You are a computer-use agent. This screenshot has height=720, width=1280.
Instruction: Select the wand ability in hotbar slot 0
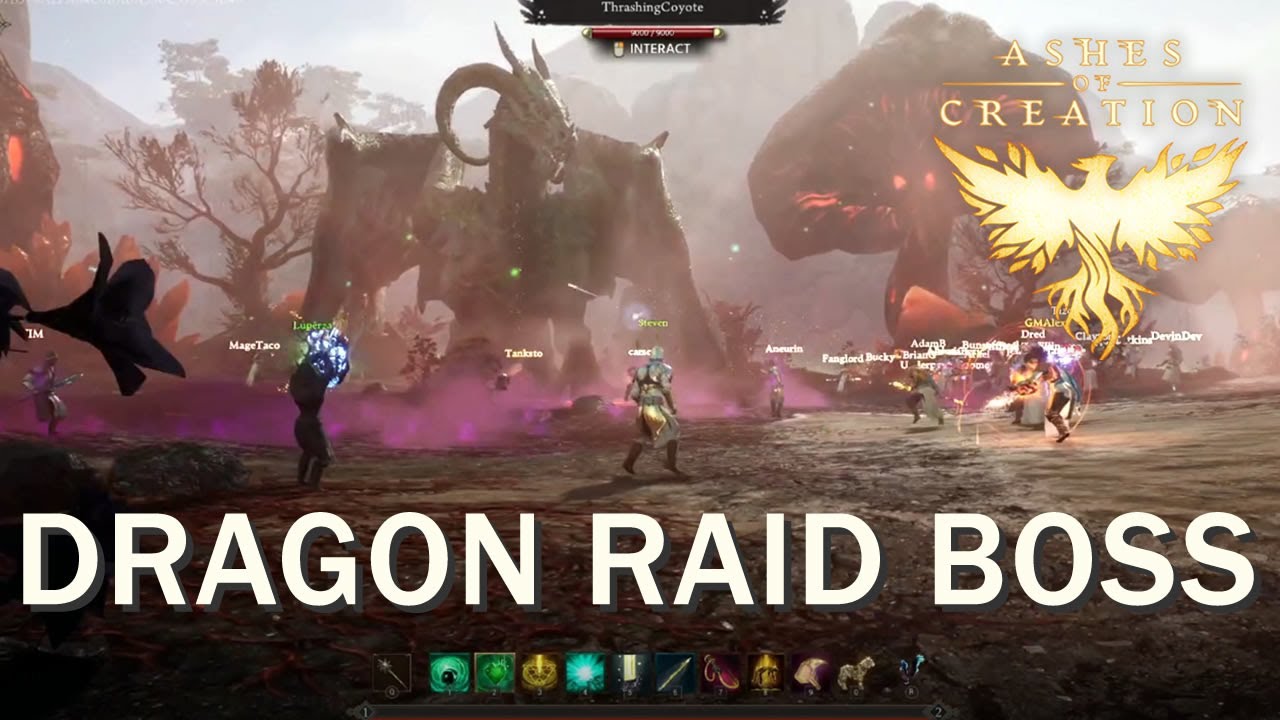tap(392, 672)
